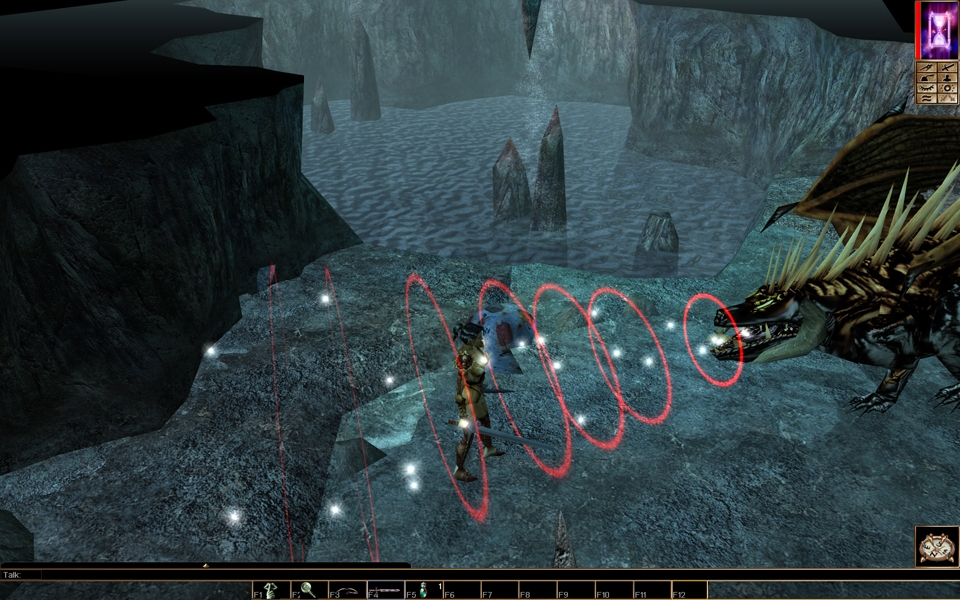Open the map with the compass-divider button

pyautogui.click(x=927, y=69)
